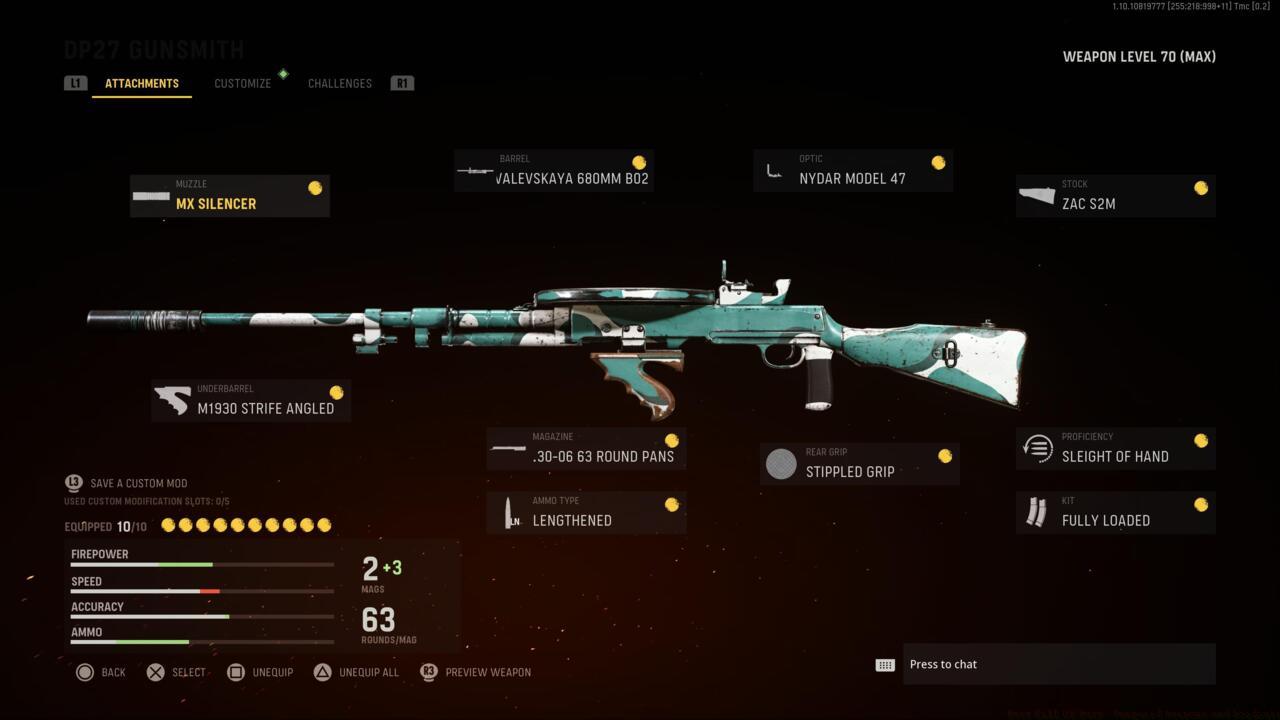The height and width of the screenshot is (720, 1280).
Task: Click the Kovalevskaya 680mm barrel icon
Action: 476,170
